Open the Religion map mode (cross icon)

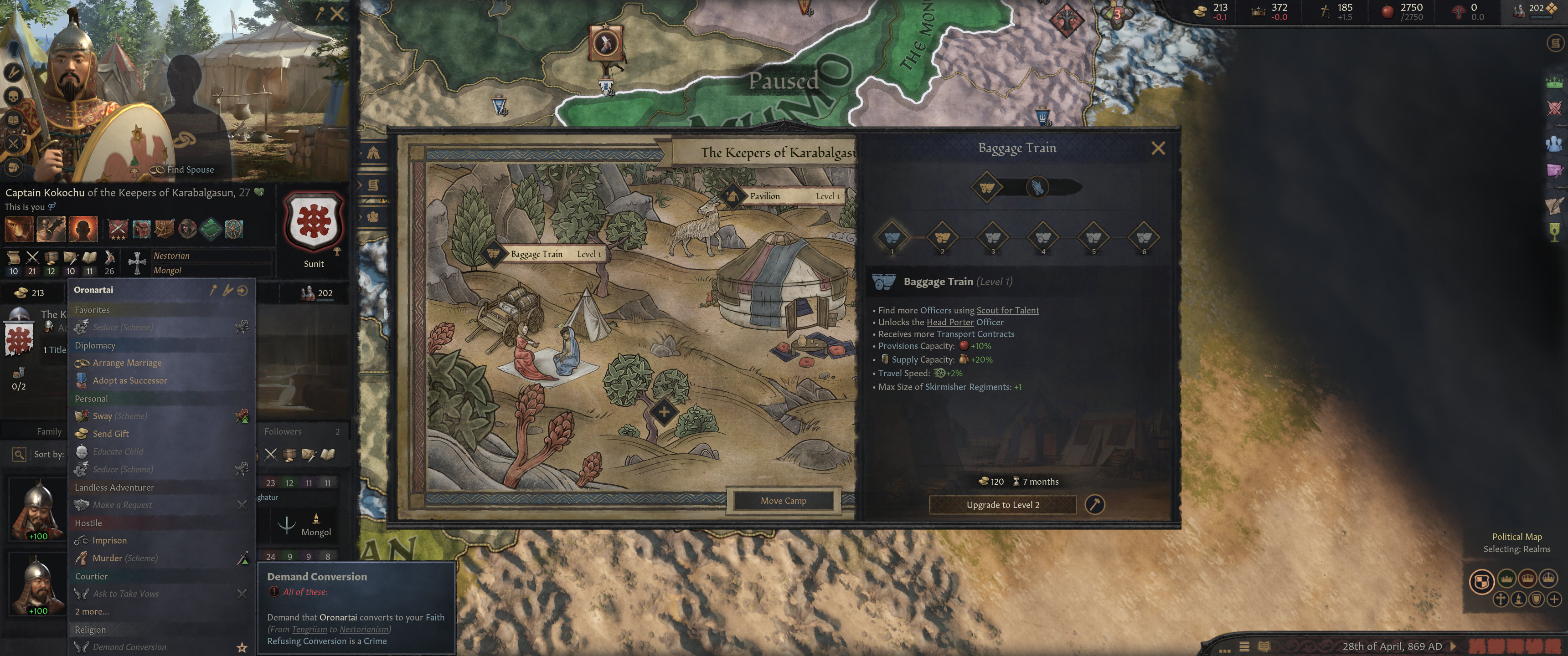(x=1501, y=600)
